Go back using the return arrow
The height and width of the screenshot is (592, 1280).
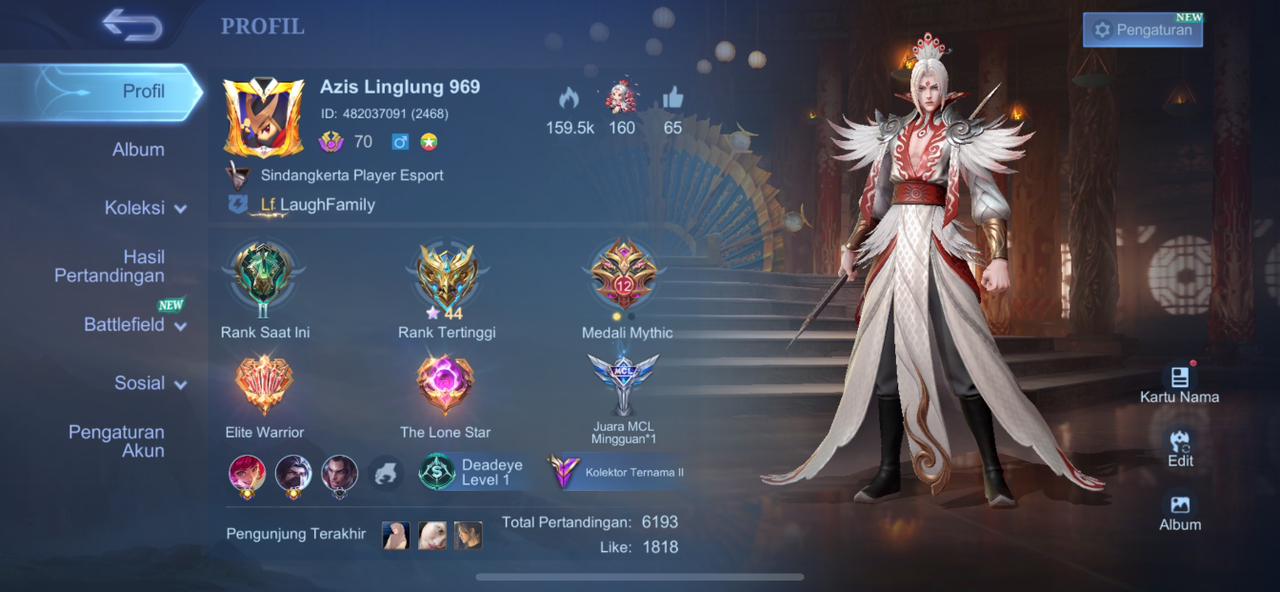click(131, 26)
